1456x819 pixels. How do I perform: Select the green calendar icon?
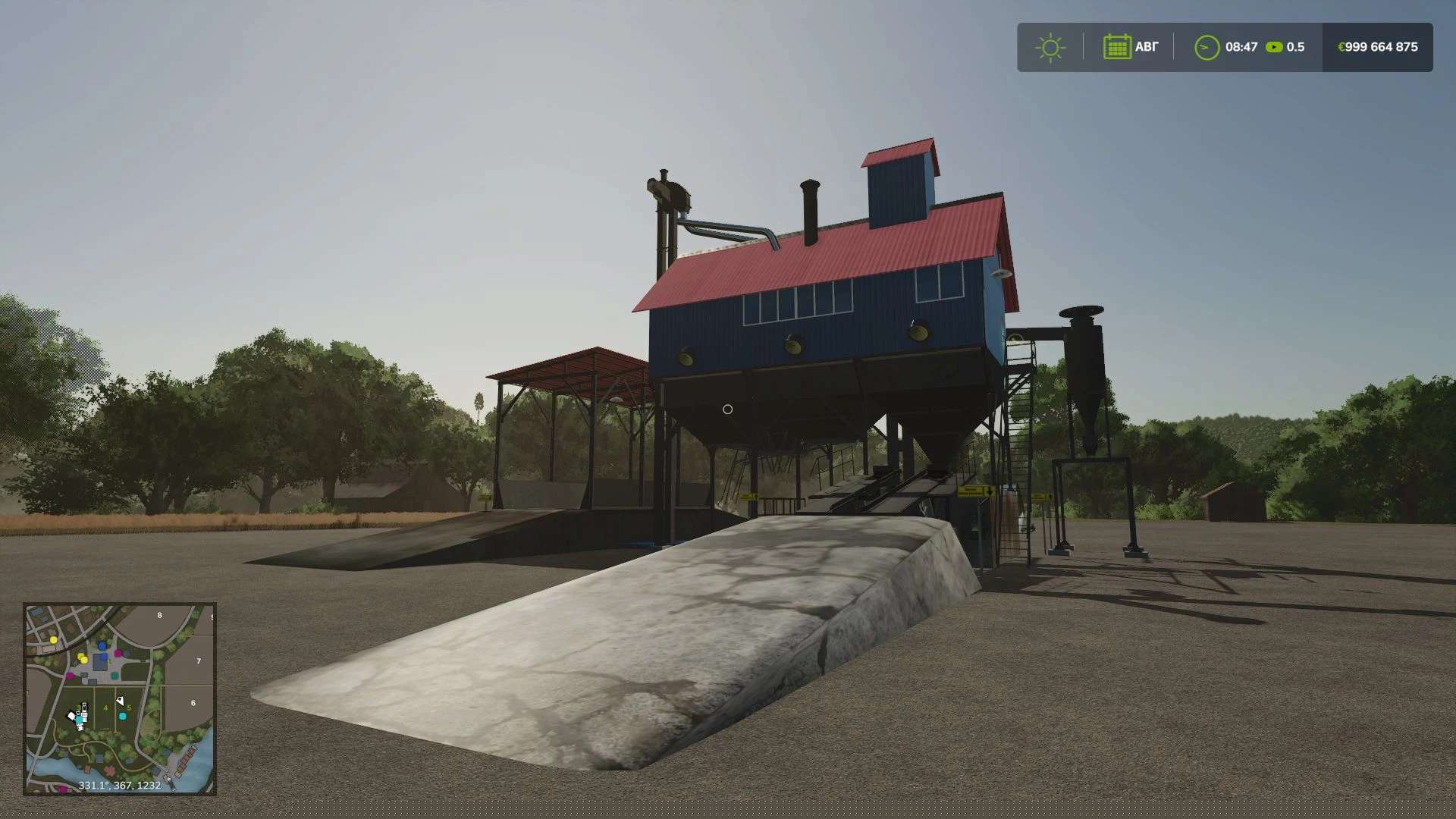pyautogui.click(x=1117, y=47)
